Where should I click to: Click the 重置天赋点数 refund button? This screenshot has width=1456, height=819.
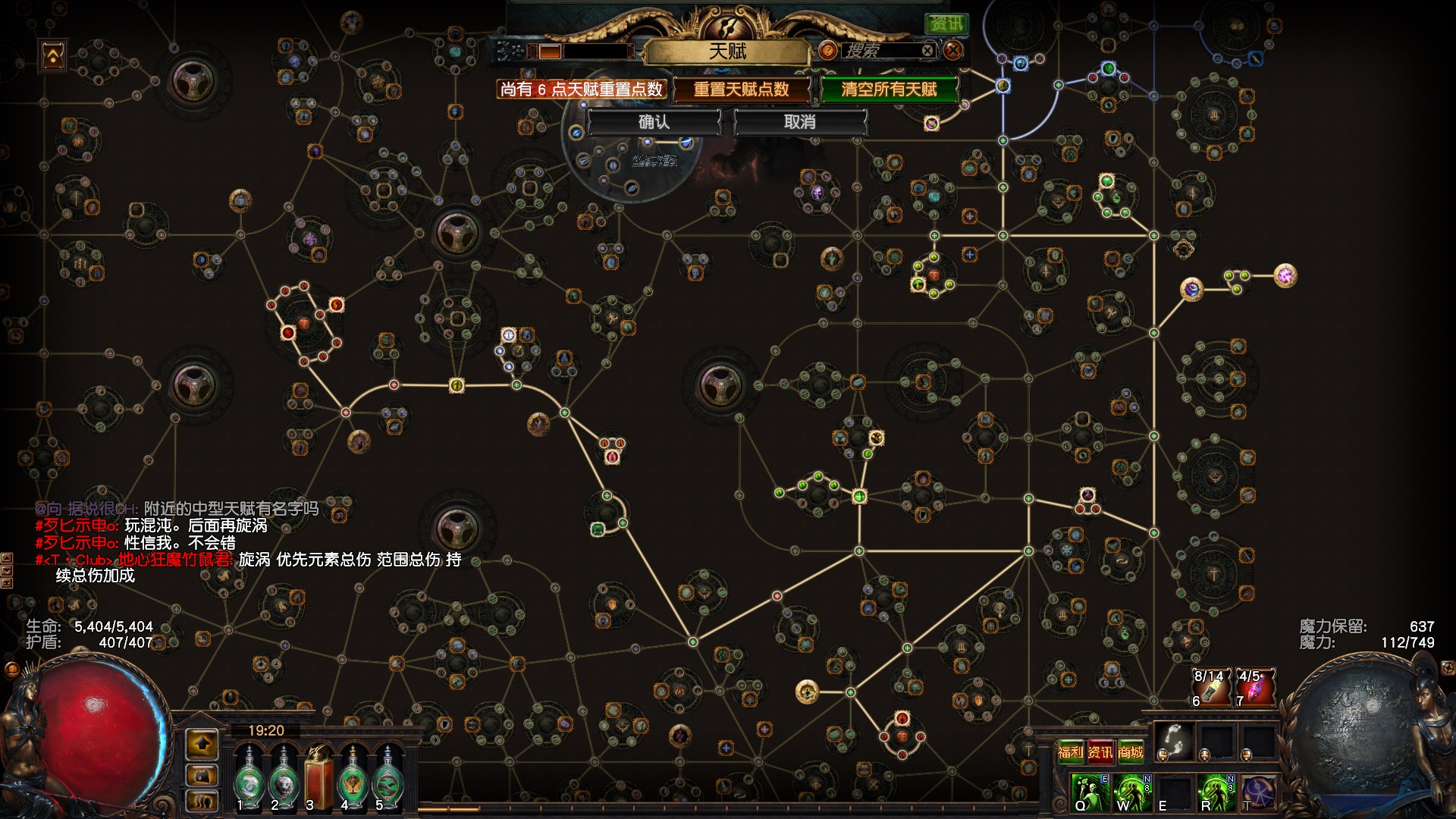click(x=741, y=89)
